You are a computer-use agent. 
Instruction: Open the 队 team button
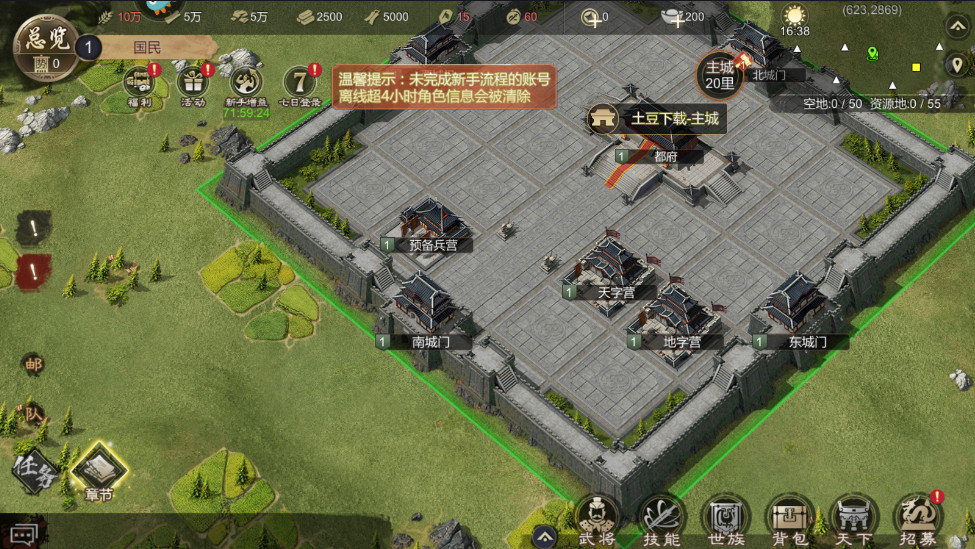[x=33, y=413]
